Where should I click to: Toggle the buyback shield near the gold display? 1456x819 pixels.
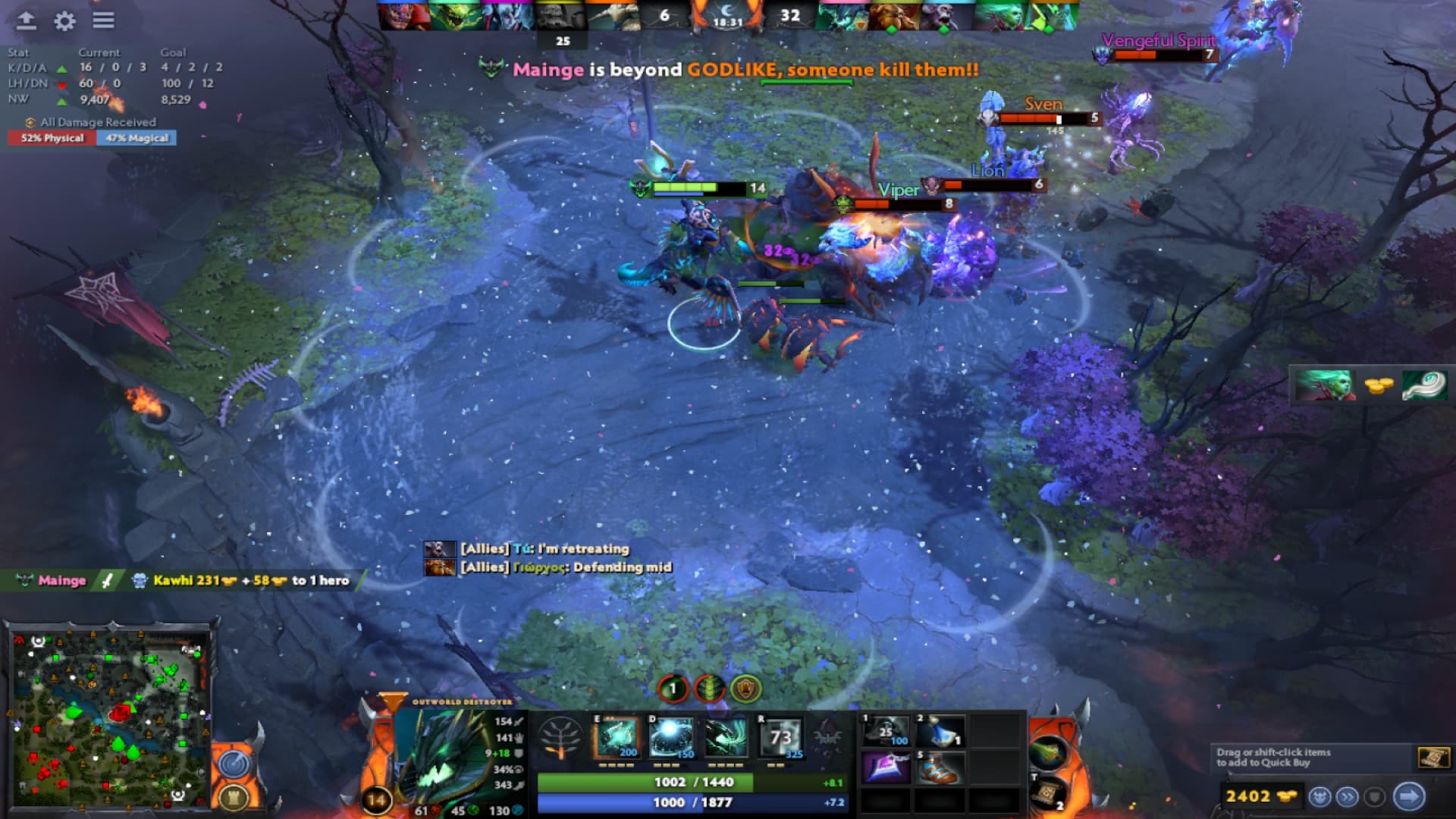click(1373, 795)
